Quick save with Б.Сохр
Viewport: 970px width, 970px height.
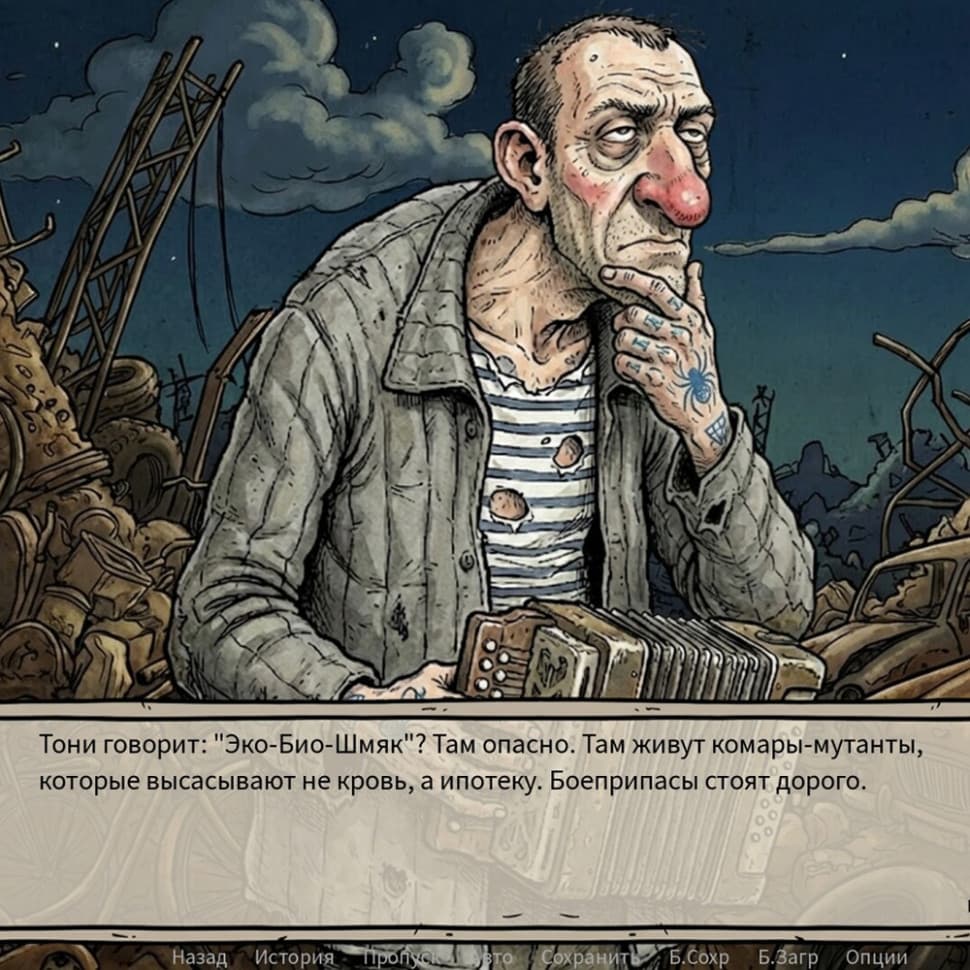tap(699, 957)
